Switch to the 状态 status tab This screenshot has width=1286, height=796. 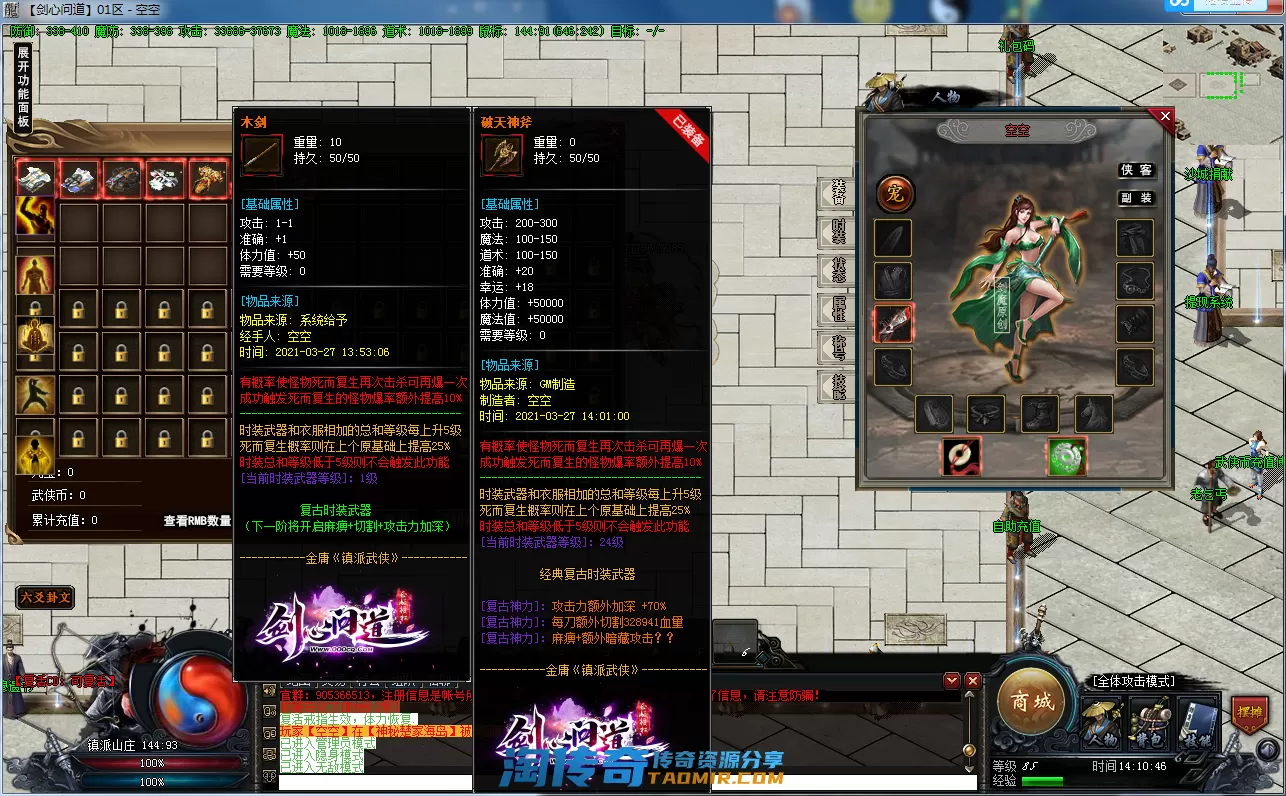click(838, 271)
